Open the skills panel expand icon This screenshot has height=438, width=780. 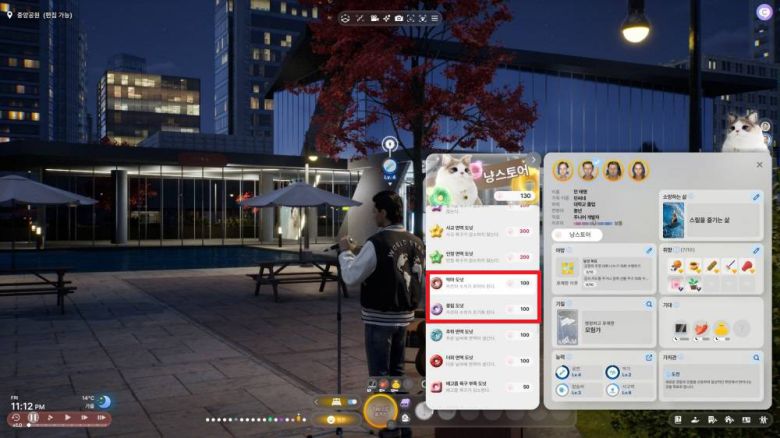point(650,357)
